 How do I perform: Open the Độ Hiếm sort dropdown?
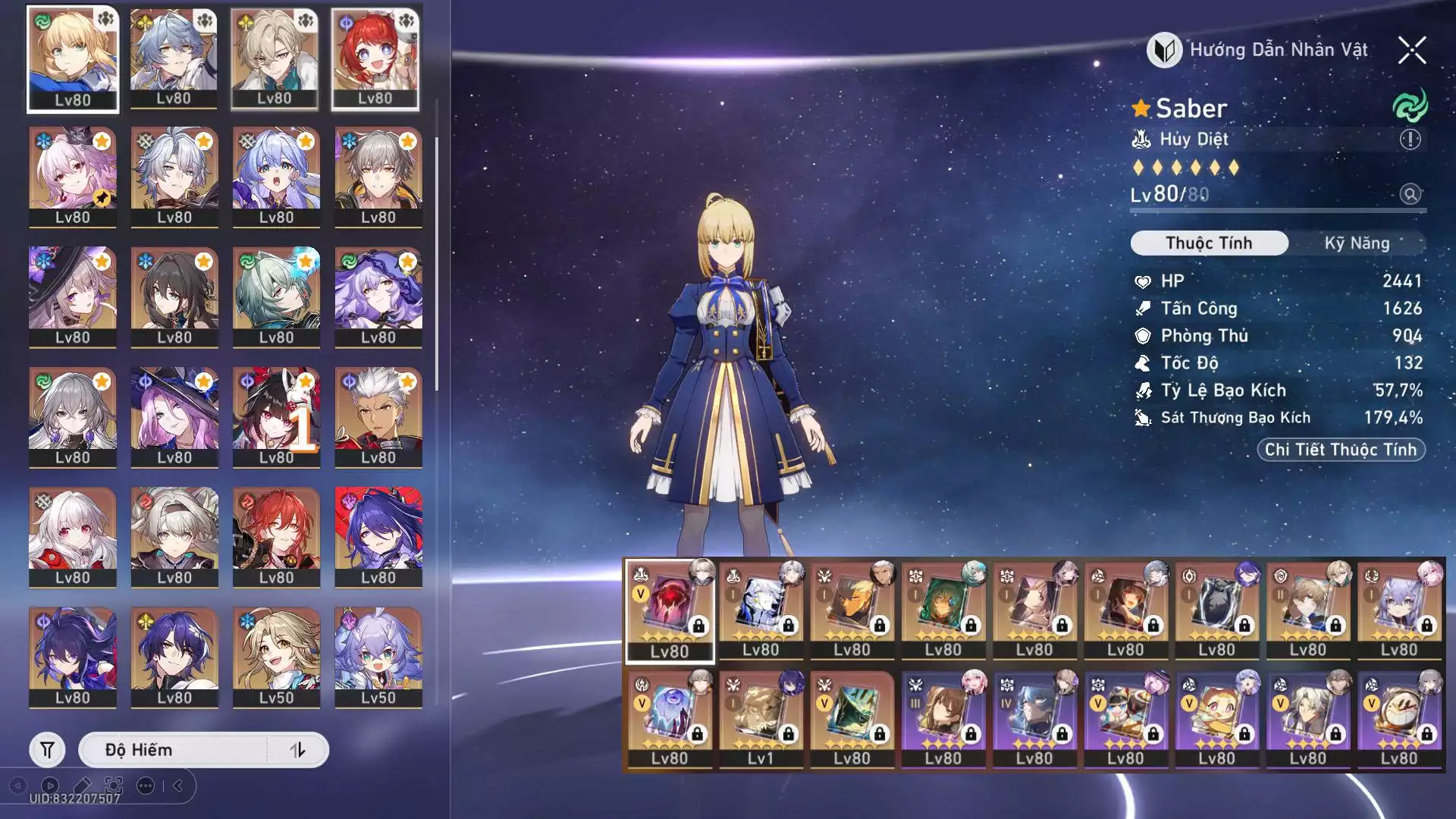174,750
